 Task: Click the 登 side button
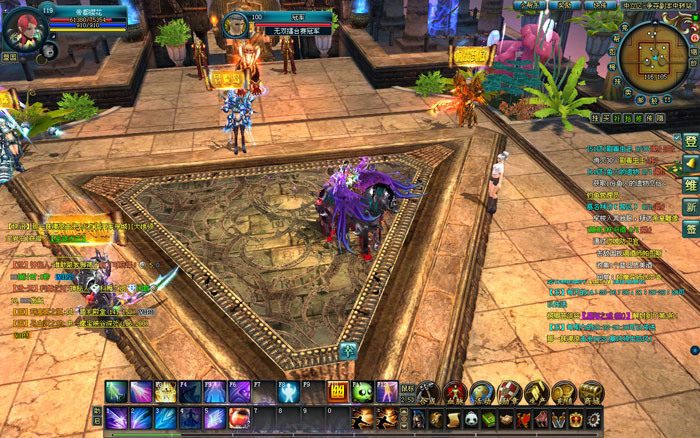(x=690, y=141)
